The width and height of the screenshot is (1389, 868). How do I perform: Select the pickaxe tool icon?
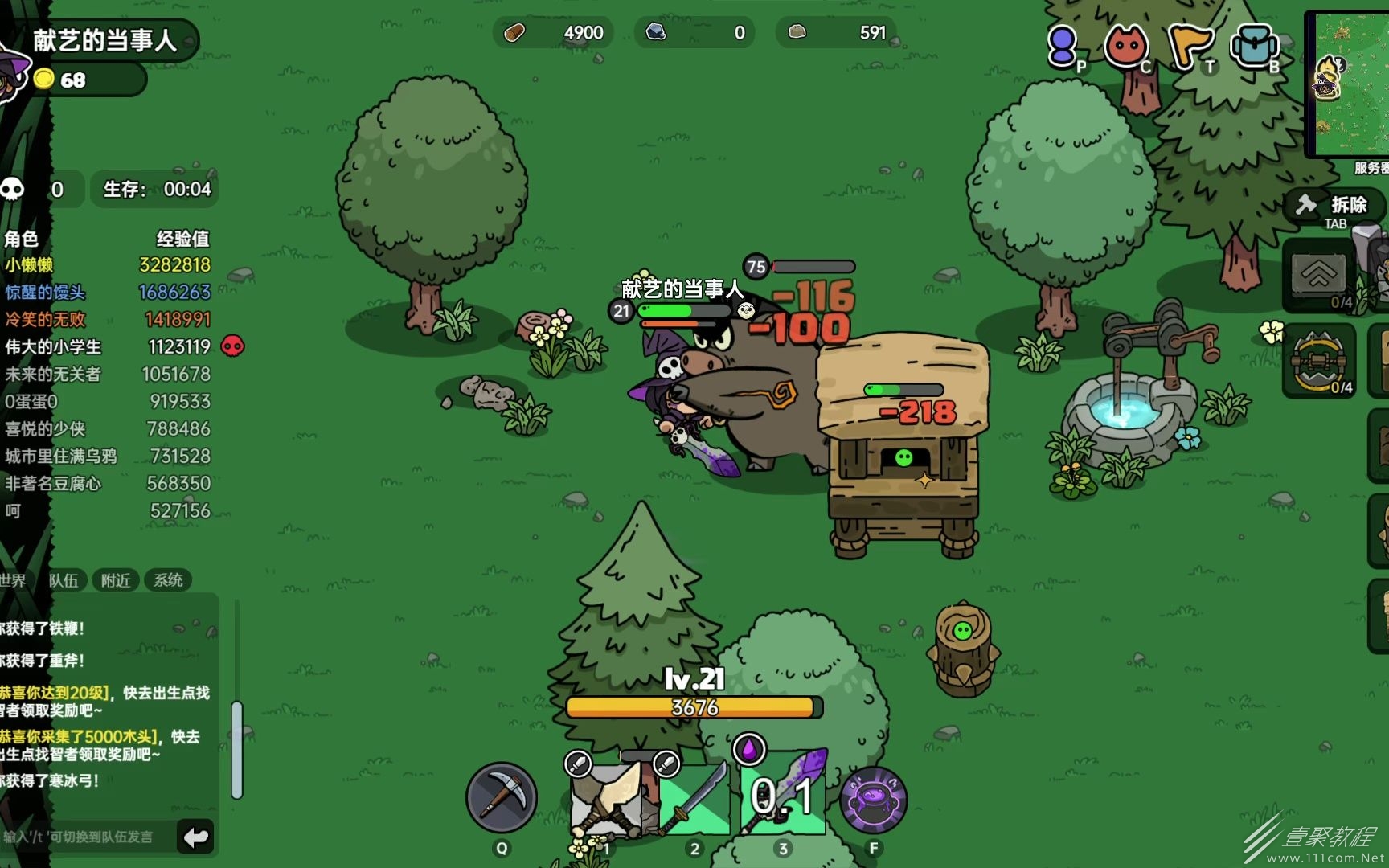tap(502, 797)
